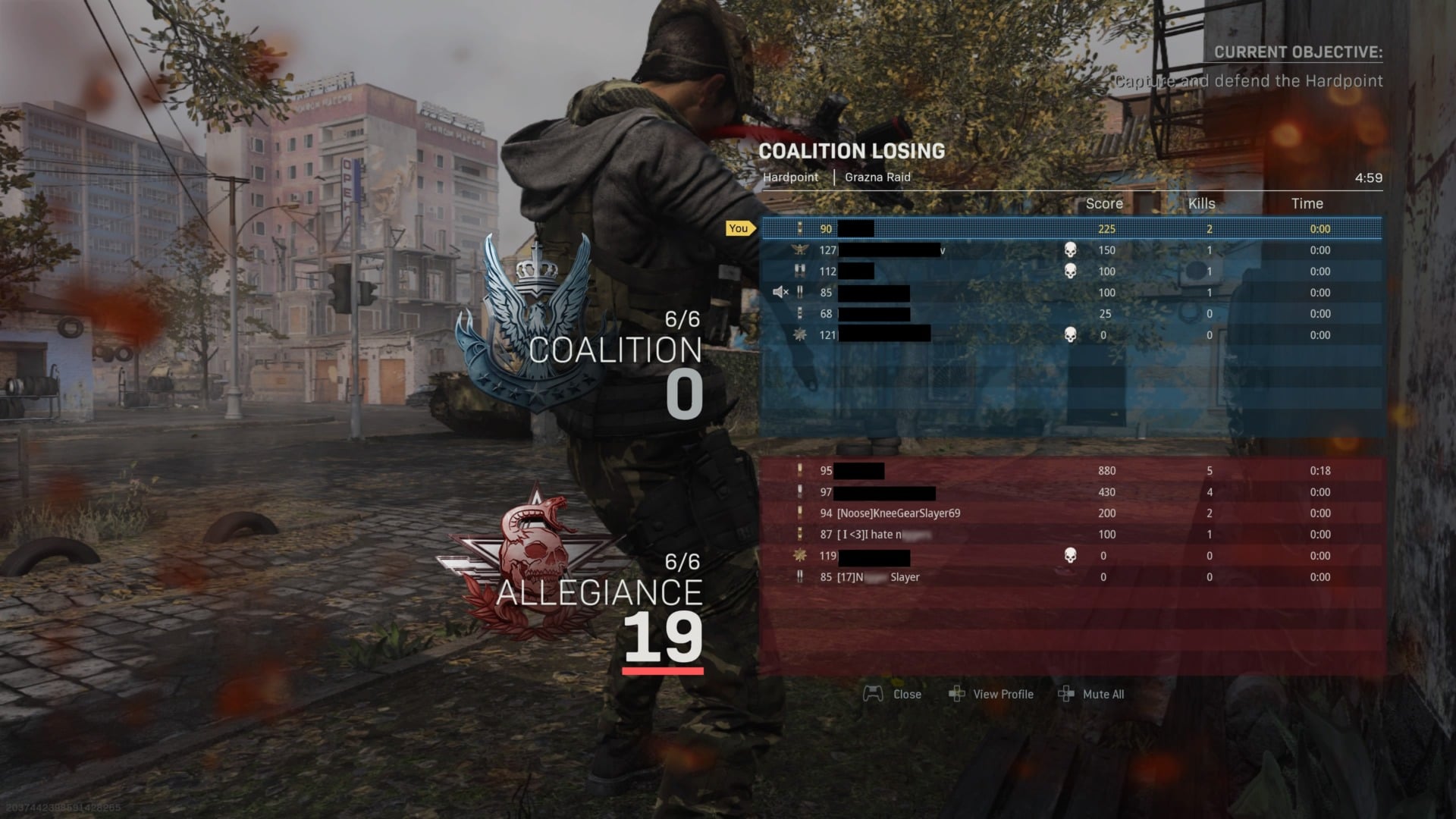1456x819 pixels.
Task: Click the red underline below Allegiance's score 19
Action: coord(662,672)
